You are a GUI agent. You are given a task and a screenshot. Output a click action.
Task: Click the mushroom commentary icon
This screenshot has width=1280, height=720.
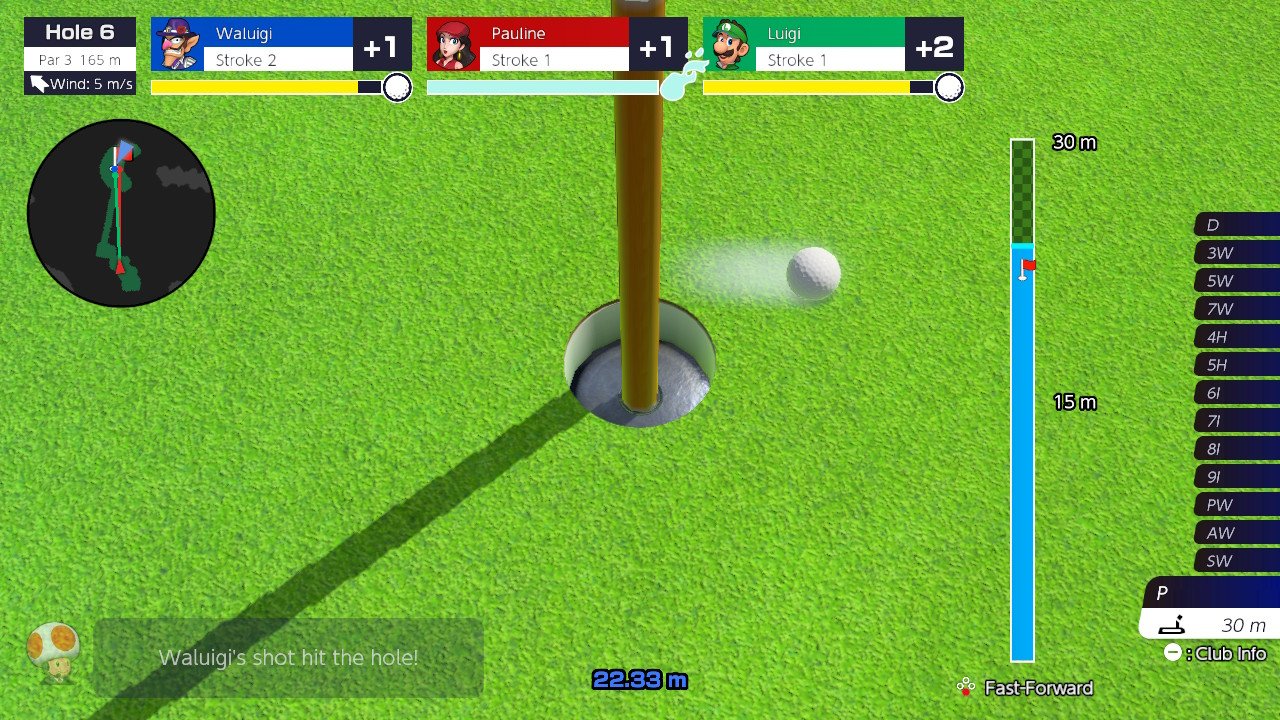53,650
